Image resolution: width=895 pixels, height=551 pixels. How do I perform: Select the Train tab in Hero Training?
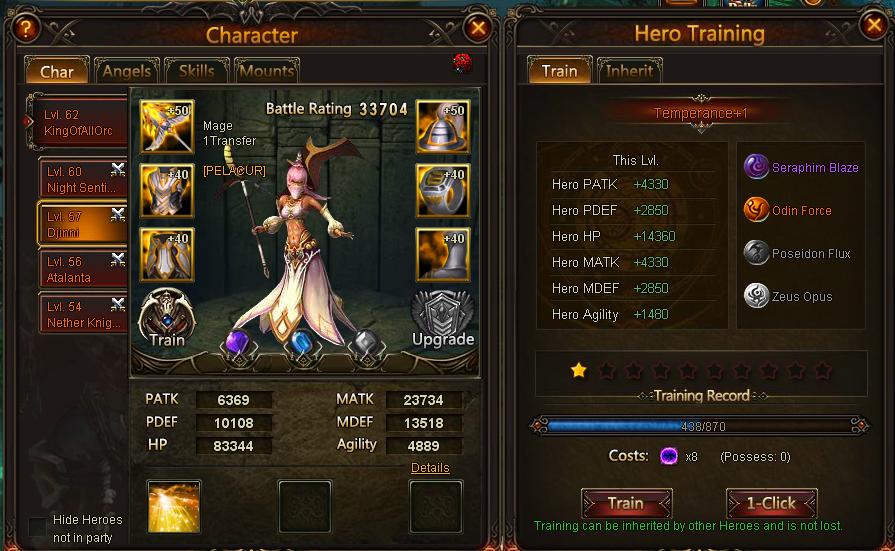559,70
